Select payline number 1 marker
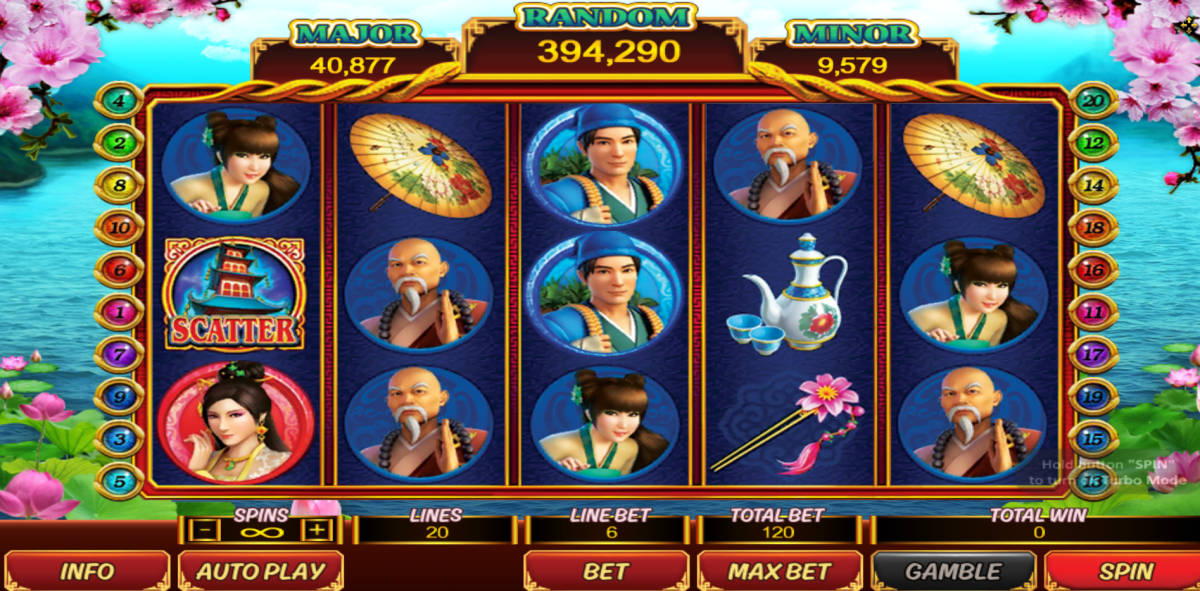The image size is (1200, 591). click(x=119, y=312)
